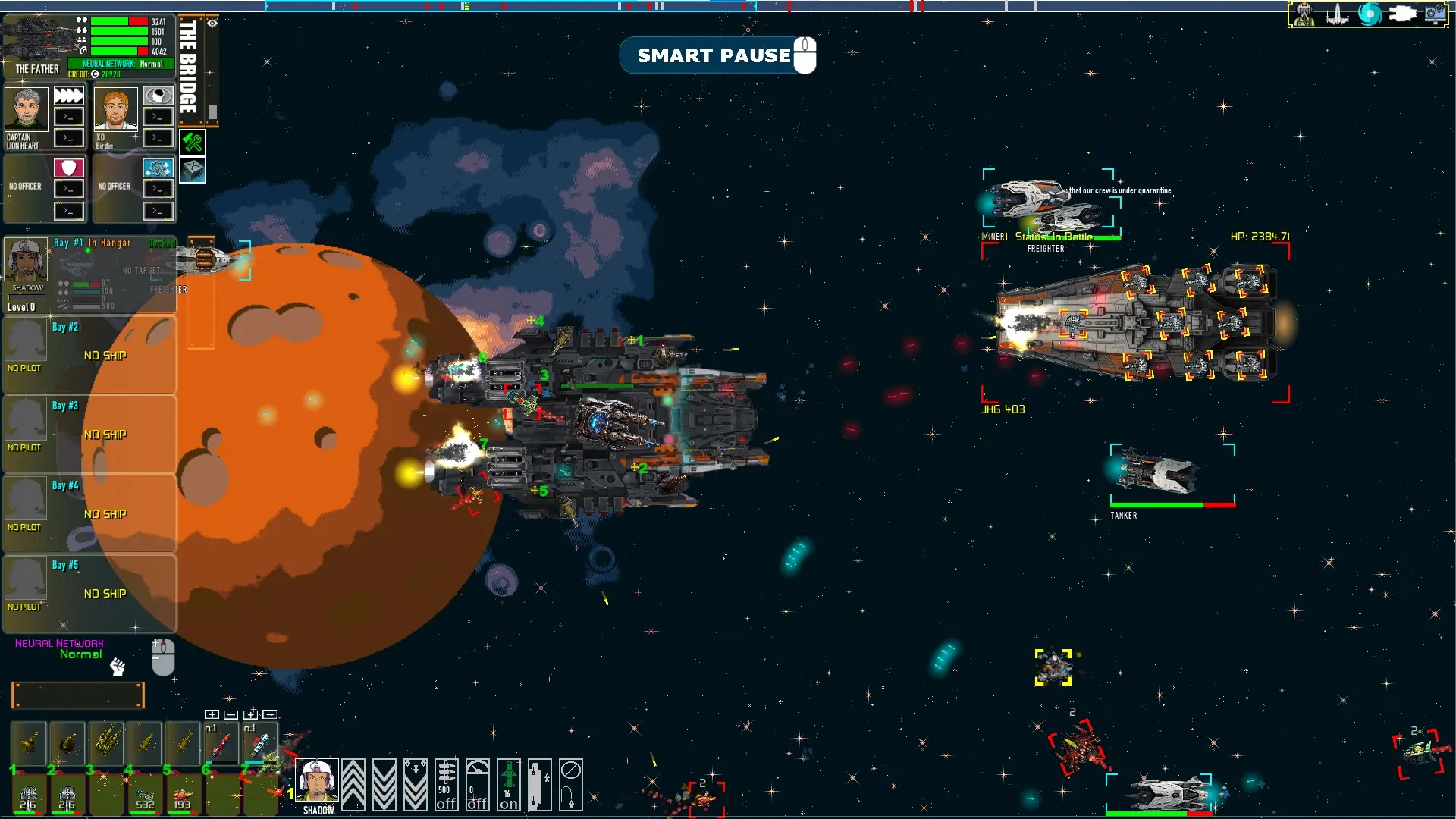Select the triple-barrel turret in weapon slot 3

(x=106, y=743)
